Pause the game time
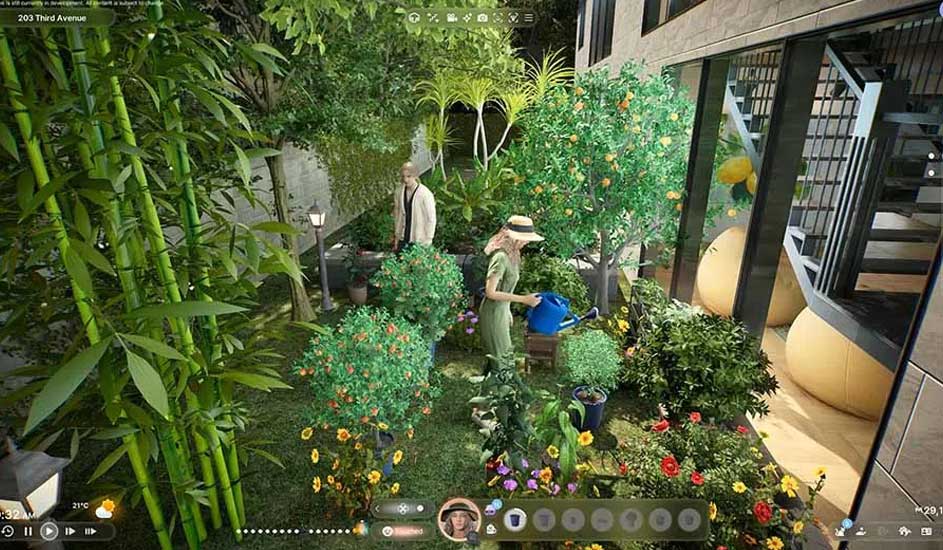The image size is (943, 550). [28, 532]
